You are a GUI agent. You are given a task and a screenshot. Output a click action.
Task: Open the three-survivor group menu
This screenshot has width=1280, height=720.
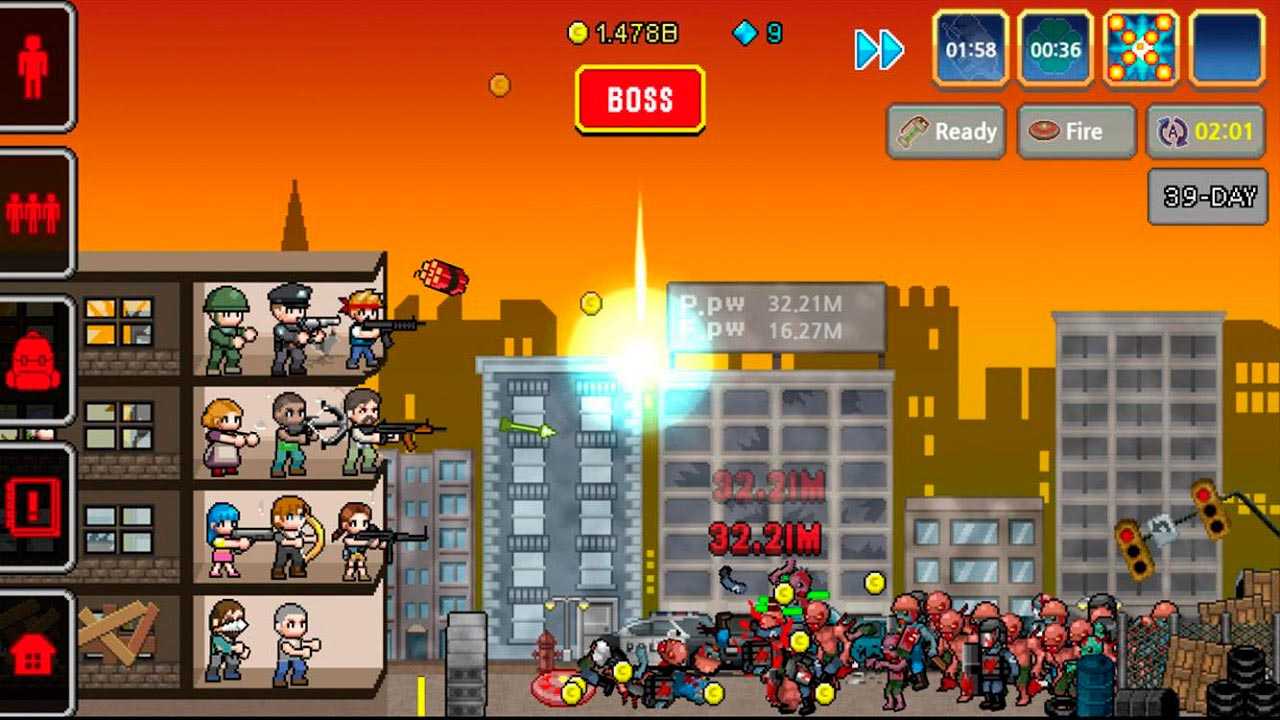(x=35, y=212)
